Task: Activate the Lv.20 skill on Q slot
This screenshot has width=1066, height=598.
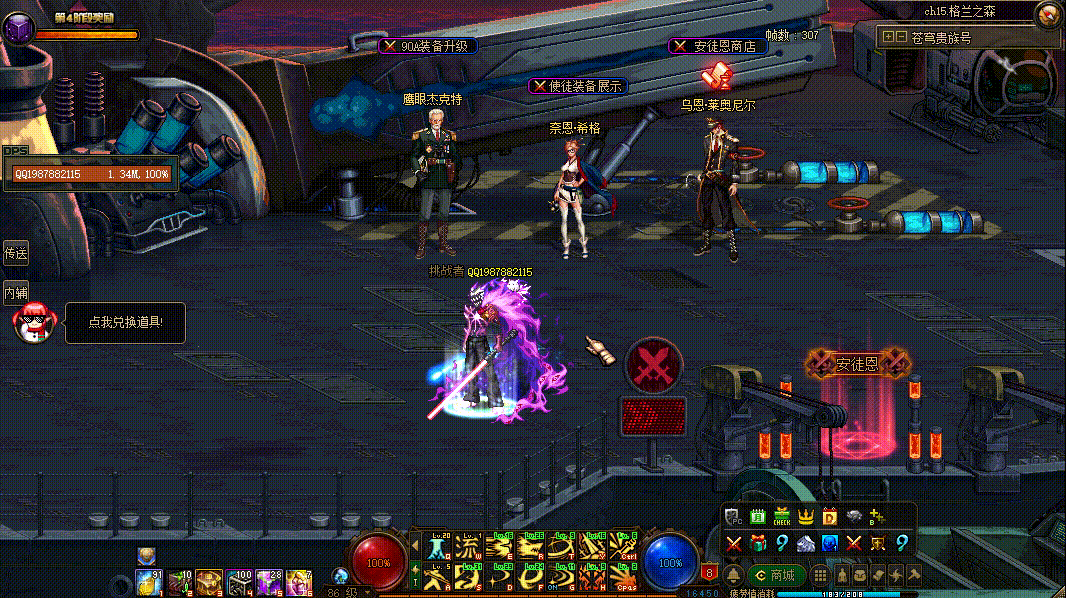Action: (439, 547)
